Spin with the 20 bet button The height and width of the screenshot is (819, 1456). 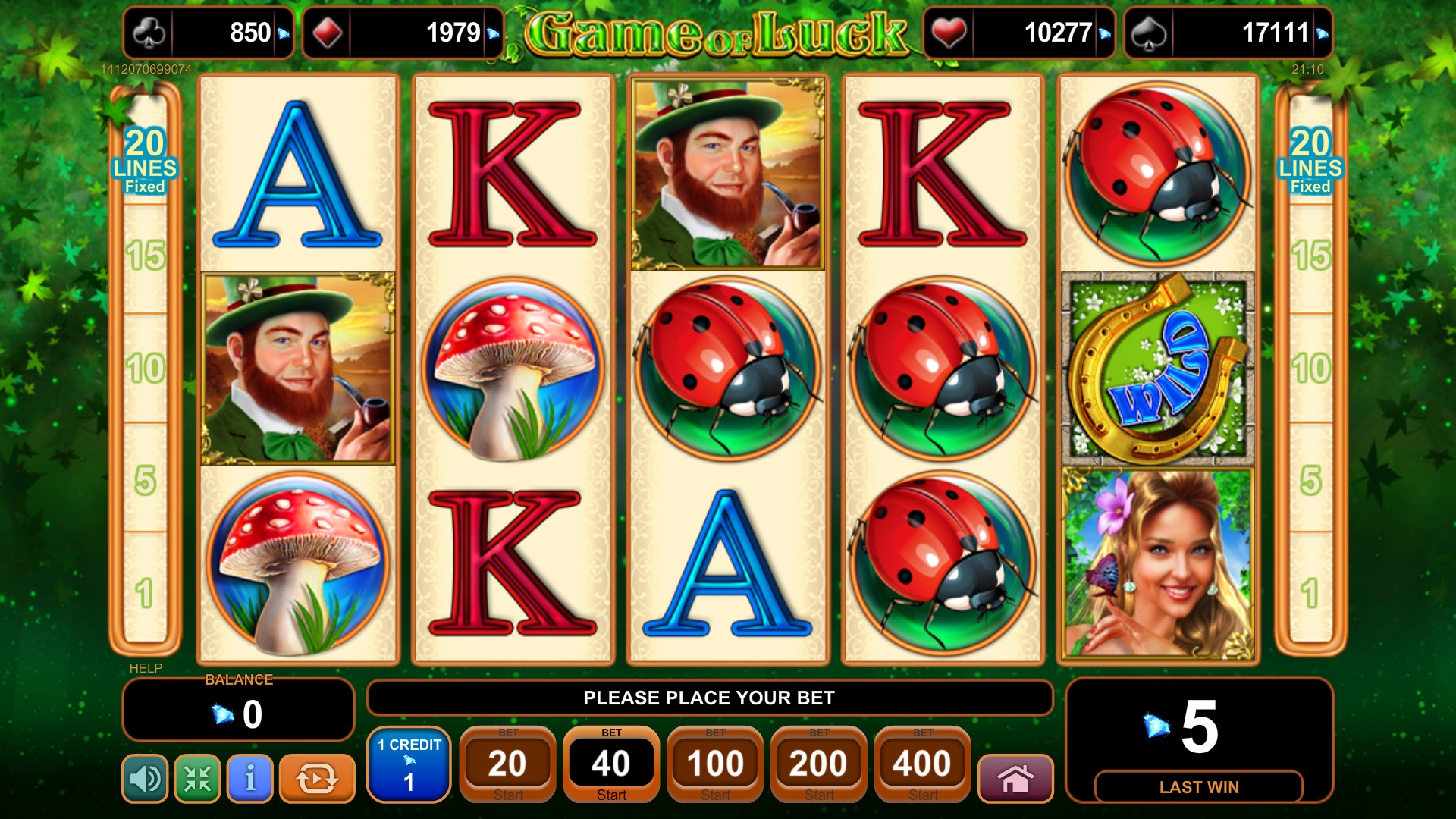[507, 764]
